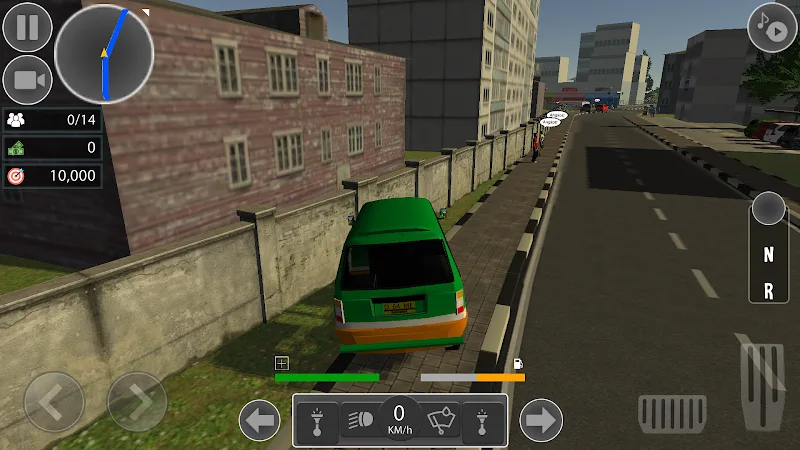This screenshot has width=800, height=450.
Task: Steer left with the left arrow
Action: (x=54, y=402)
